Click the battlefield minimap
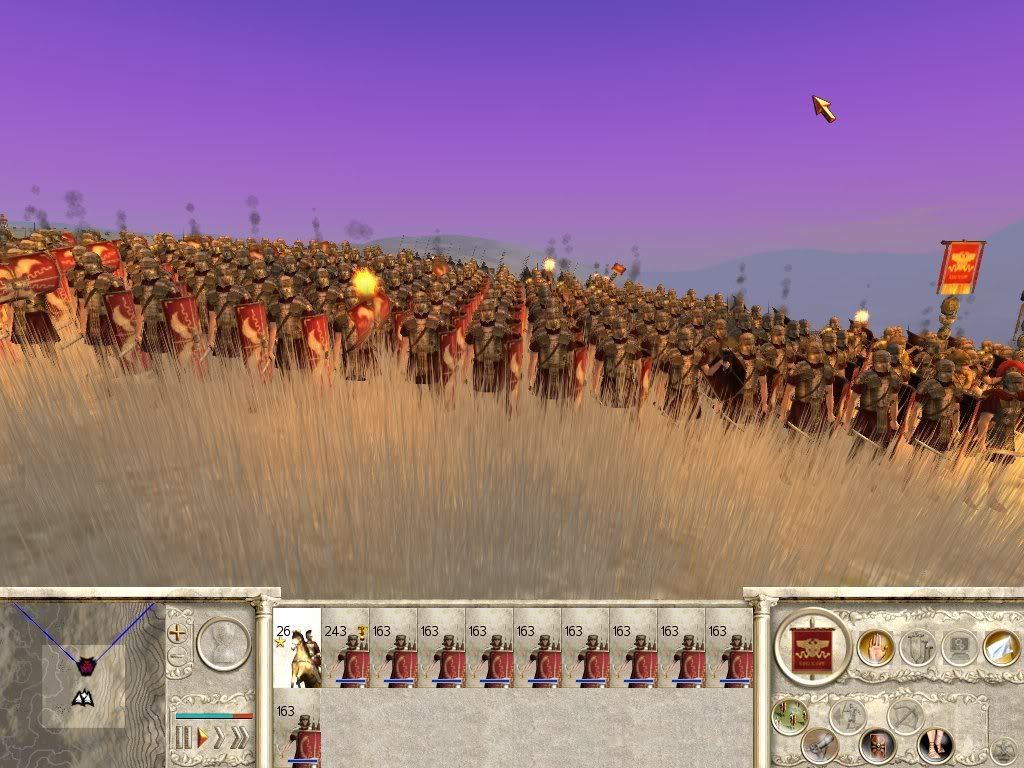Image resolution: width=1024 pixels, height=768 pixels. click(x=82, y=665)
